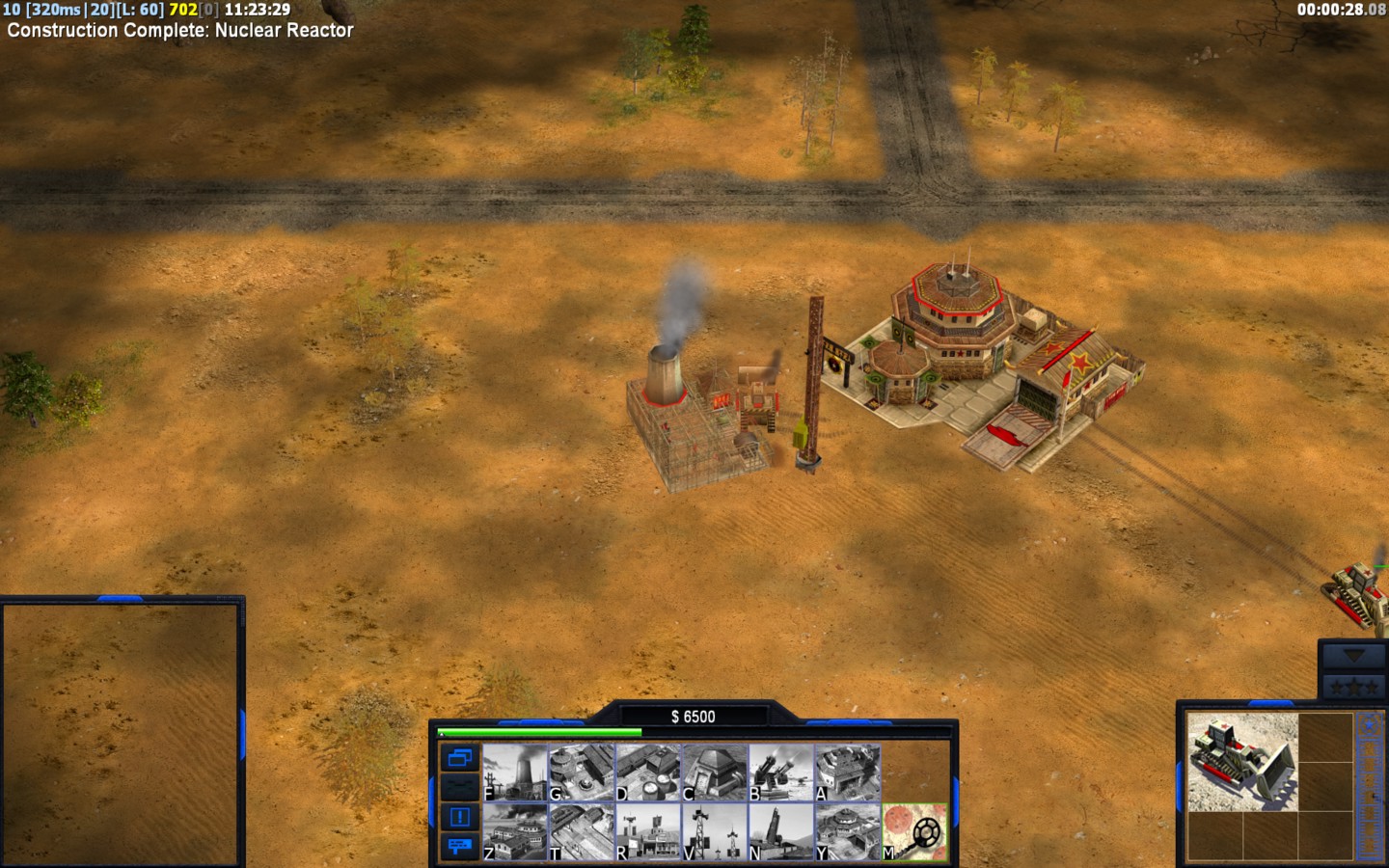The width and height of the screenshot is (1389, 868).
Task: Activate the Clear Mines command
Action: (x=914, y=831)
